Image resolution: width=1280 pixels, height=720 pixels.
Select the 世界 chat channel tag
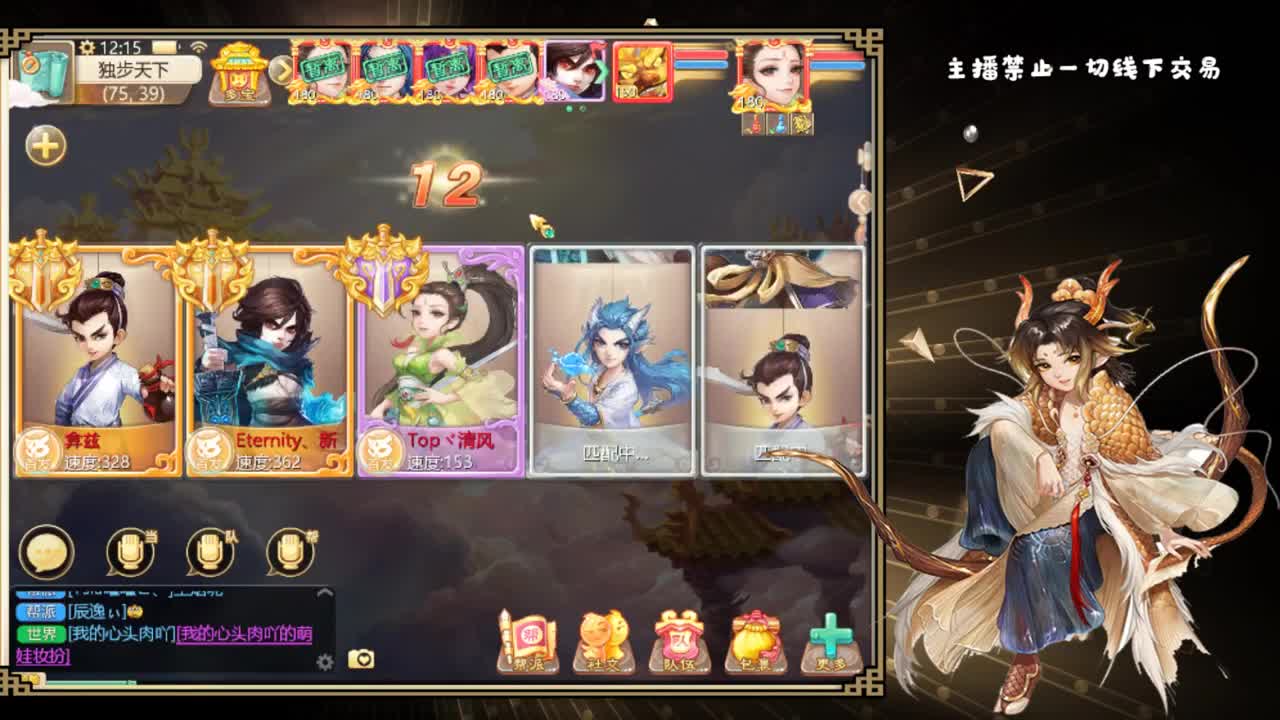[41, 633]
